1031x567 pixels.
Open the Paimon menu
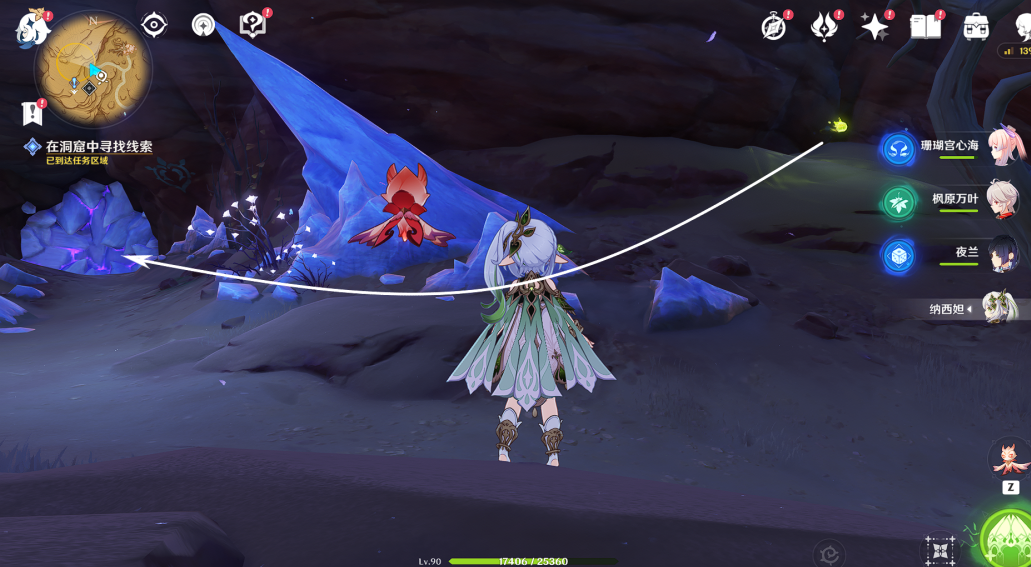(x=32, y=28)
